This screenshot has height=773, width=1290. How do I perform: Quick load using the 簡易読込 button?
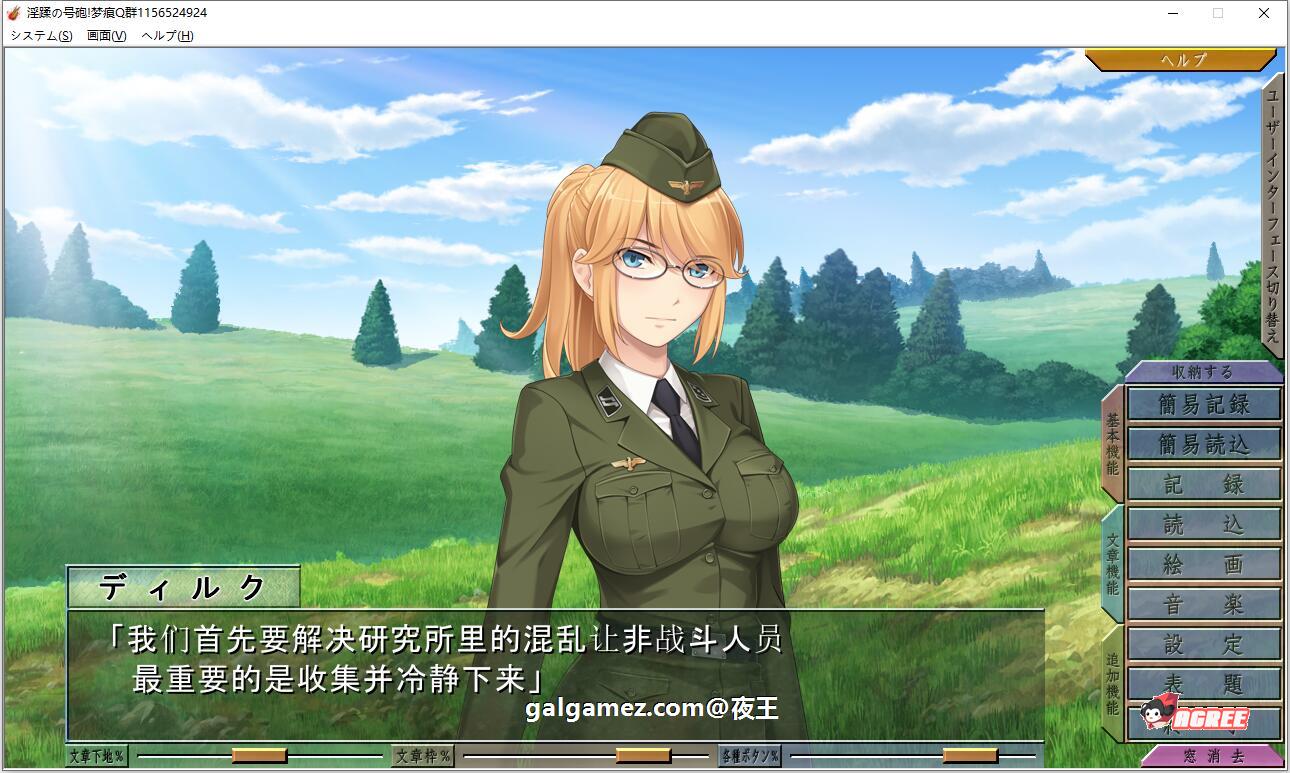pos(1203,443)
